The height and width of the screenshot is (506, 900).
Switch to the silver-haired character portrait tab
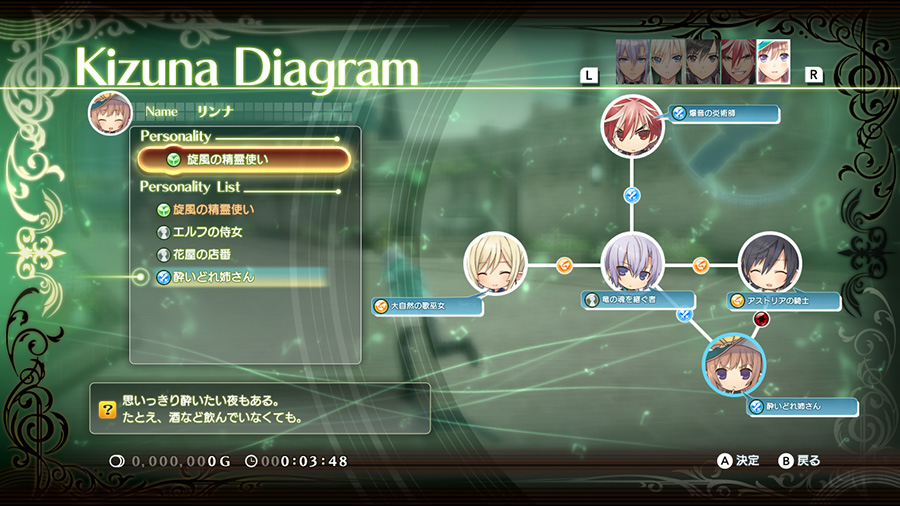coord(631,62)
